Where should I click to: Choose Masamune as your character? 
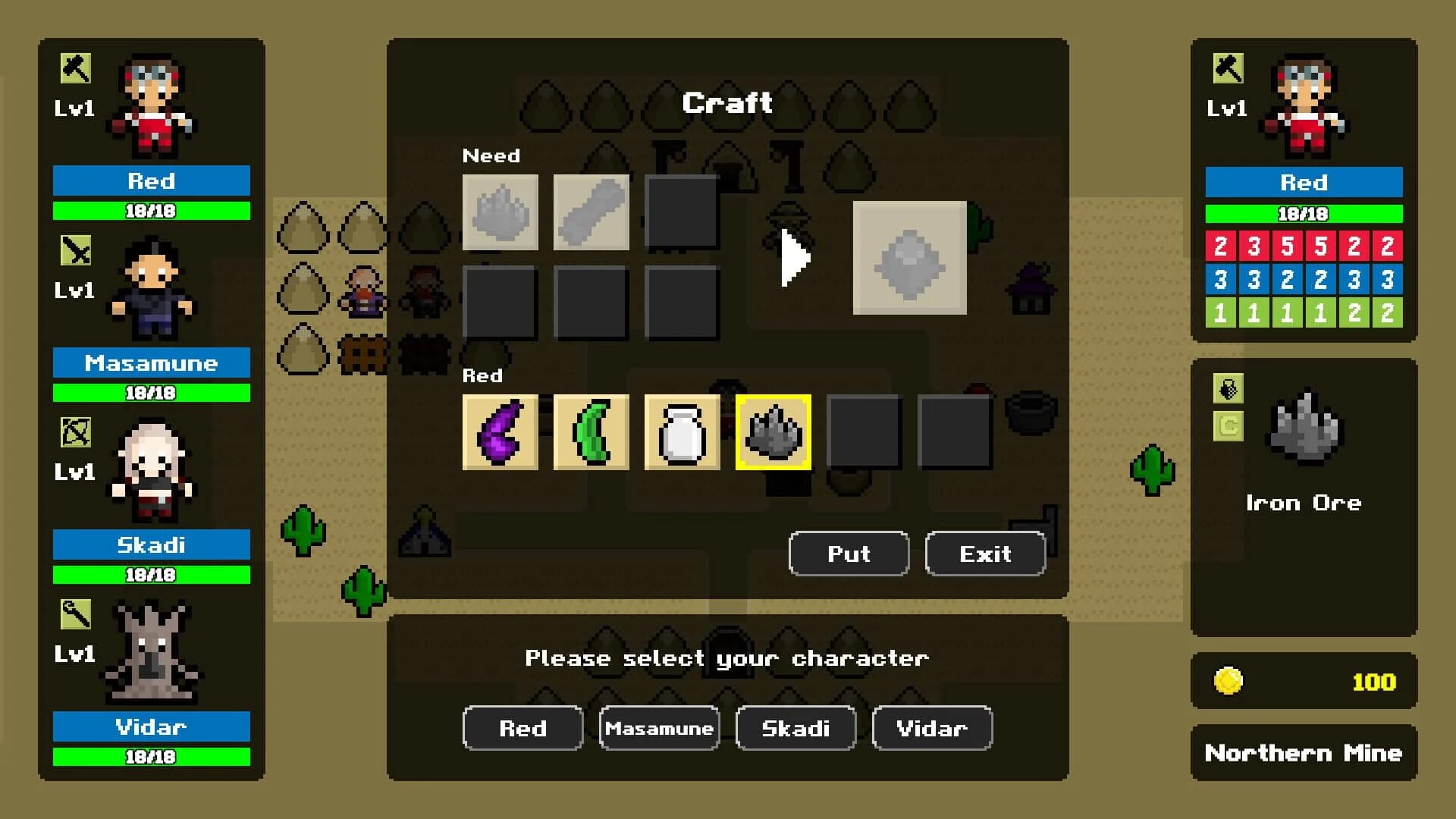(658, 728)
